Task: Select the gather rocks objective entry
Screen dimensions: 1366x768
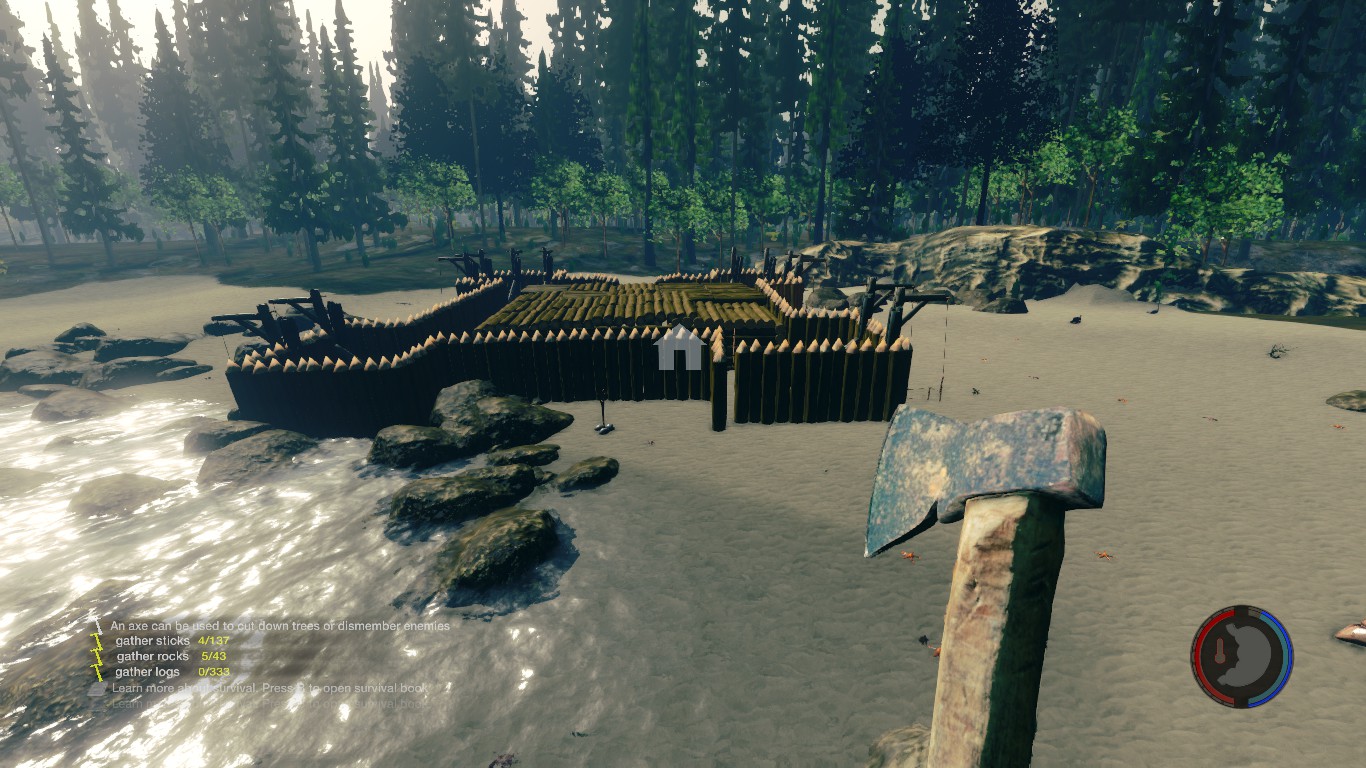Action: tap(171, 656)
